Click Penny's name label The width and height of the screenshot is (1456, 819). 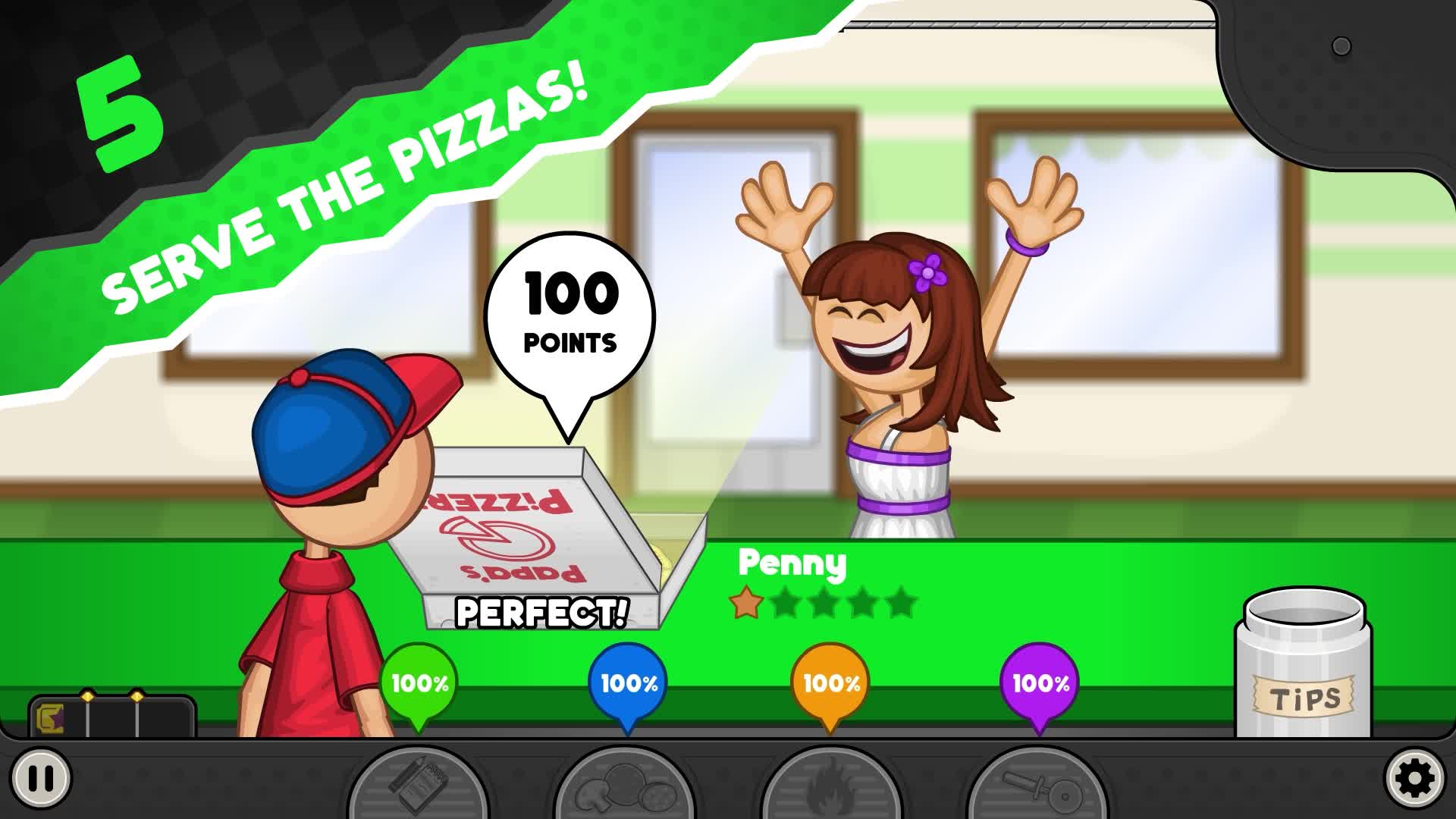coord(793,564)
